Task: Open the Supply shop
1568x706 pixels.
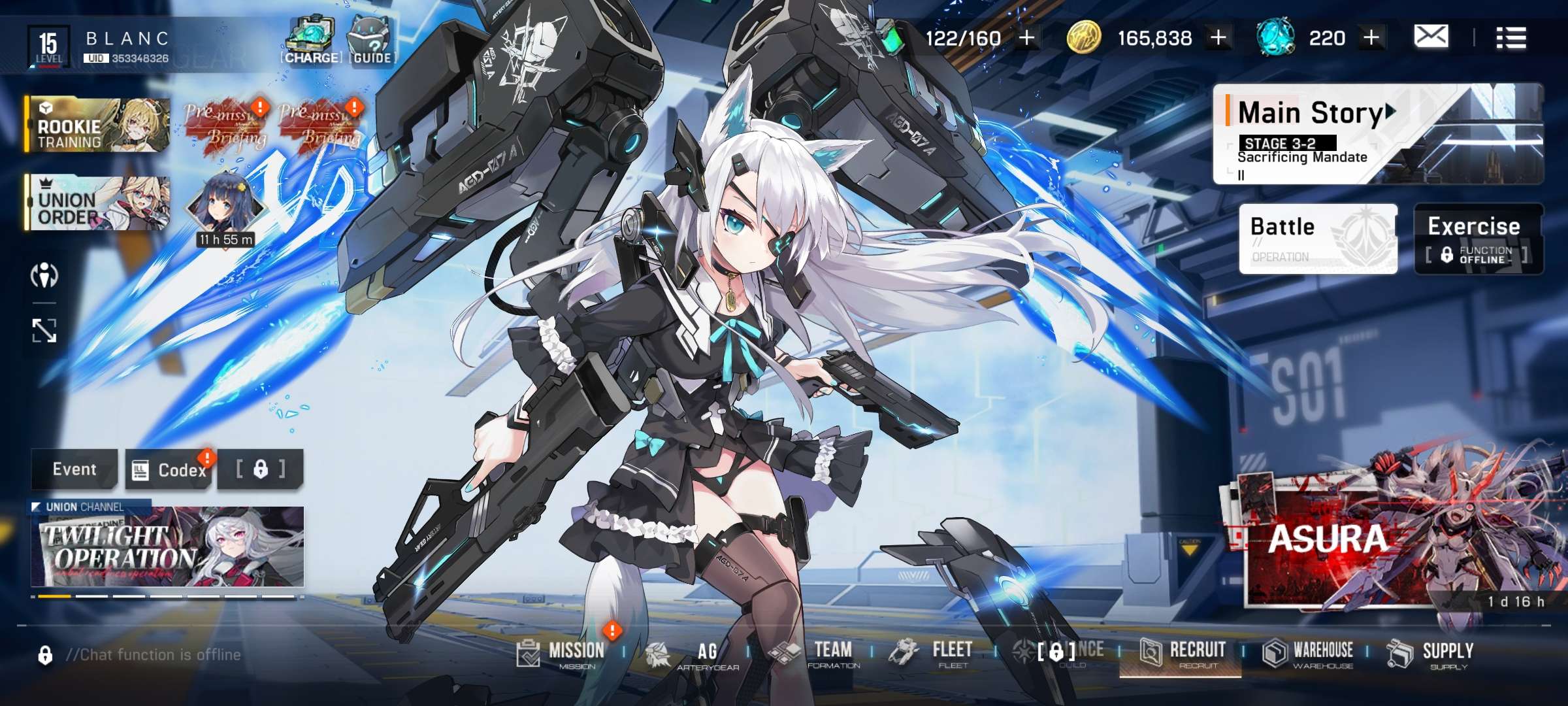Action: tap(1431, 653)
